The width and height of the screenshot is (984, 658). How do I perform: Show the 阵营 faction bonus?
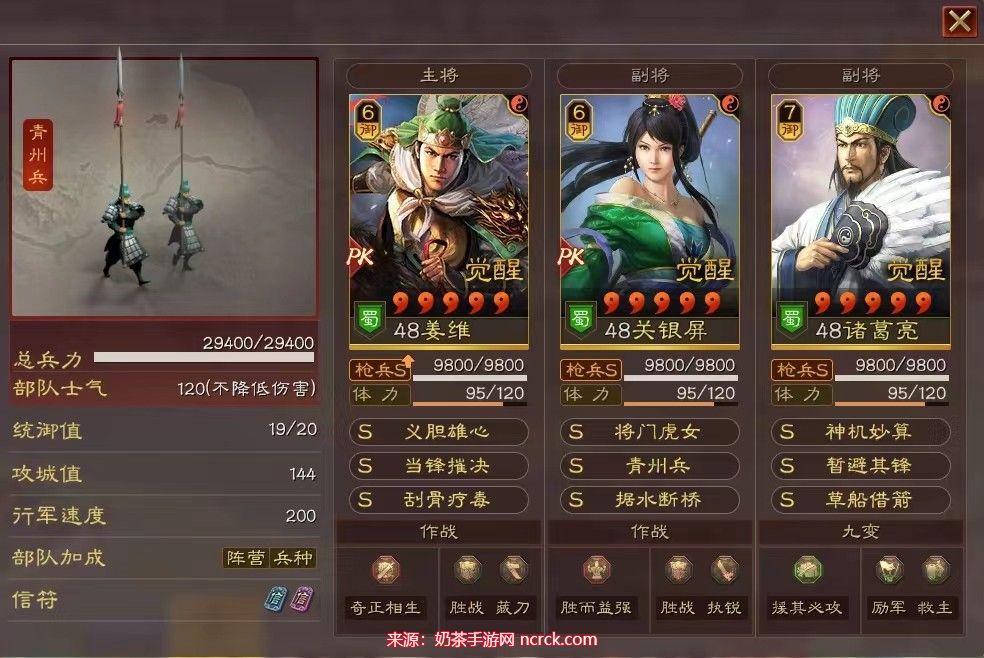tap(245, 558)
